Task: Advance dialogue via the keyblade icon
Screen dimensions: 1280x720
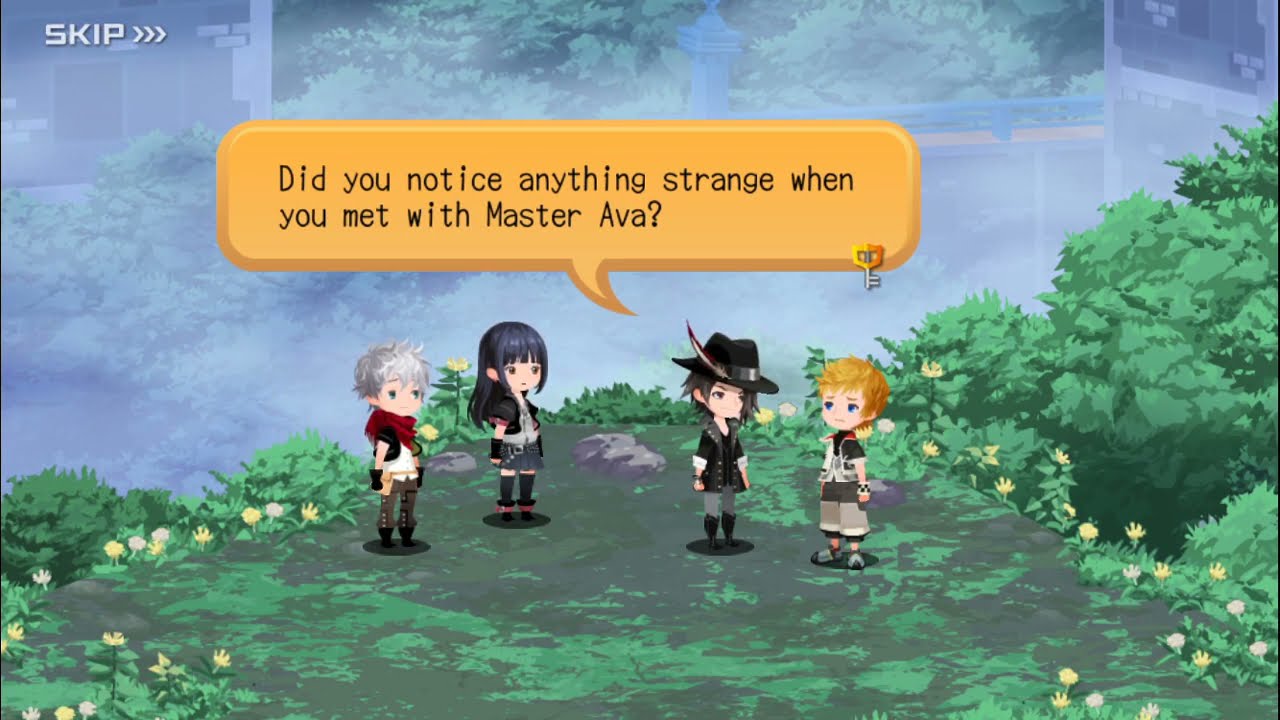Action: pyautogui.click(x=867, y=264)
